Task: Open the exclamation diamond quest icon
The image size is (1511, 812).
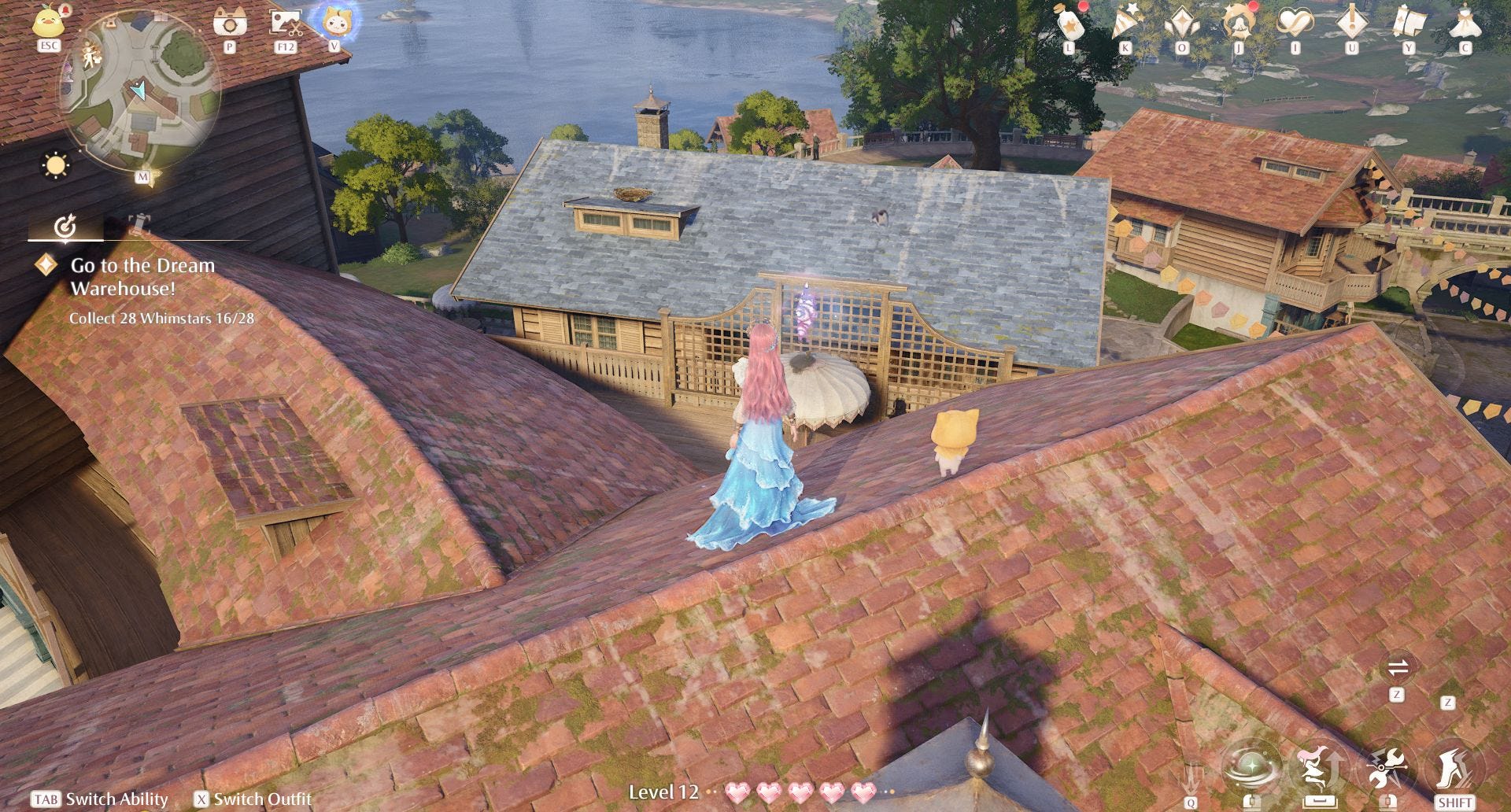Action: click(1352, 21)
